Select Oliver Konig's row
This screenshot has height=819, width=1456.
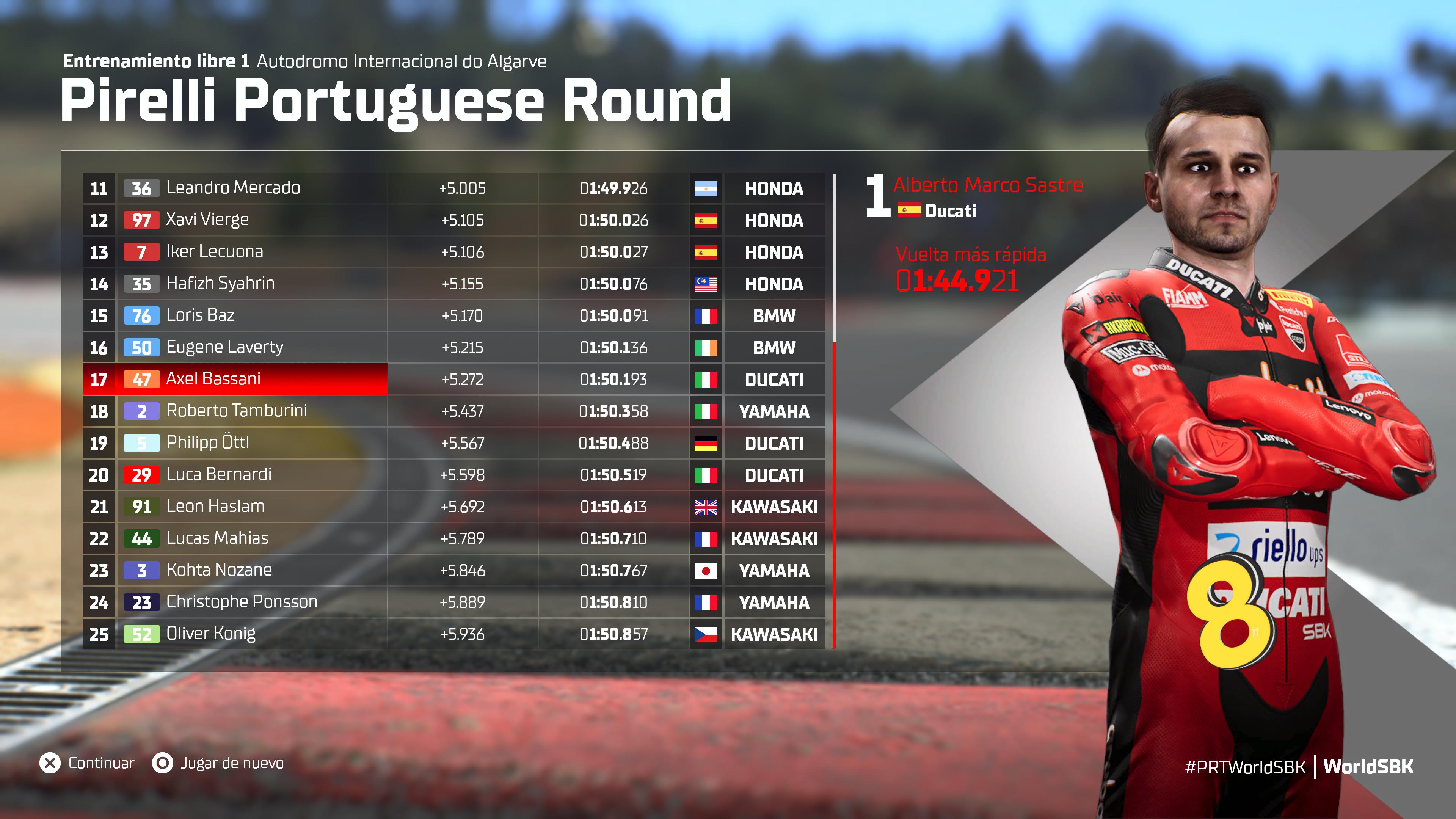pyautogui.click(x=211, y=634)
